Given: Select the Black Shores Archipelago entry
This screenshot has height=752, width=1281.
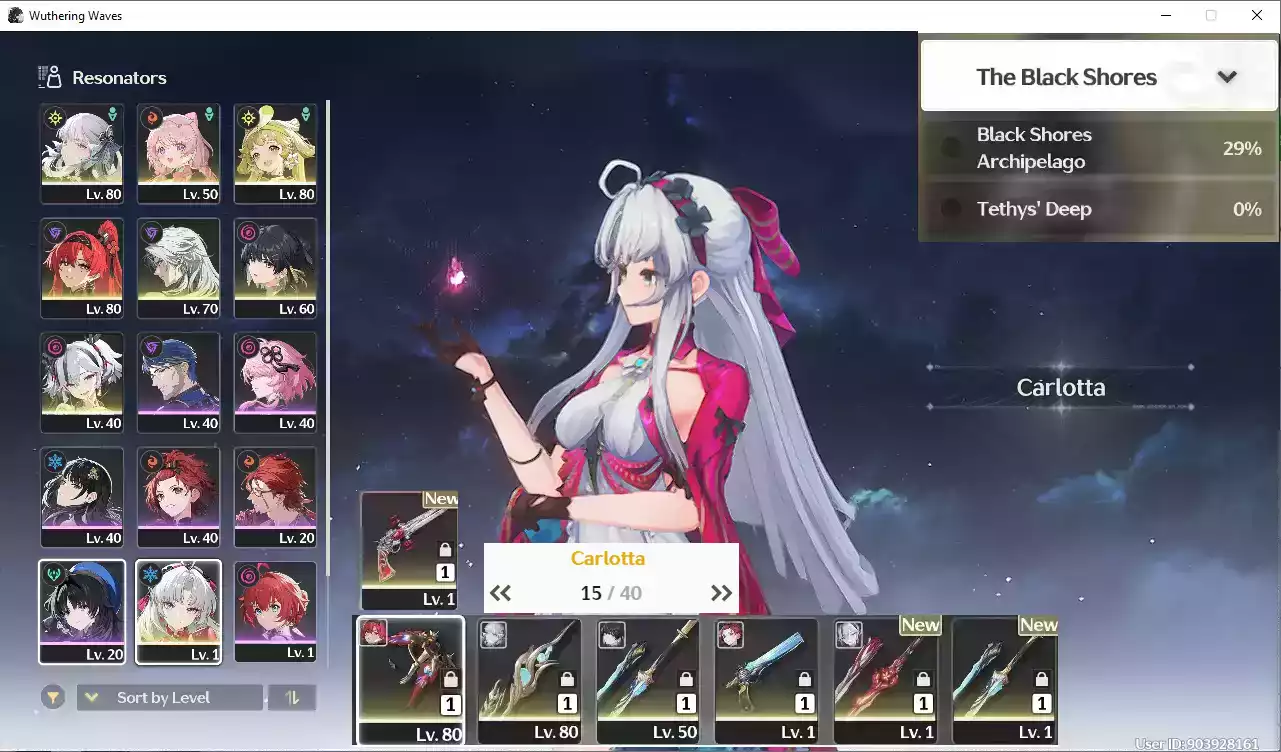Looking at the screenshot, I should pos(1098,148).
